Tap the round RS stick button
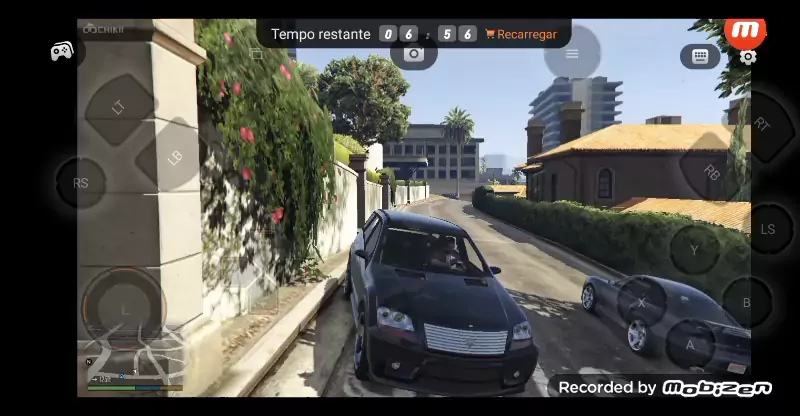This screenshot has width=800, height=416. coord(81,184)
